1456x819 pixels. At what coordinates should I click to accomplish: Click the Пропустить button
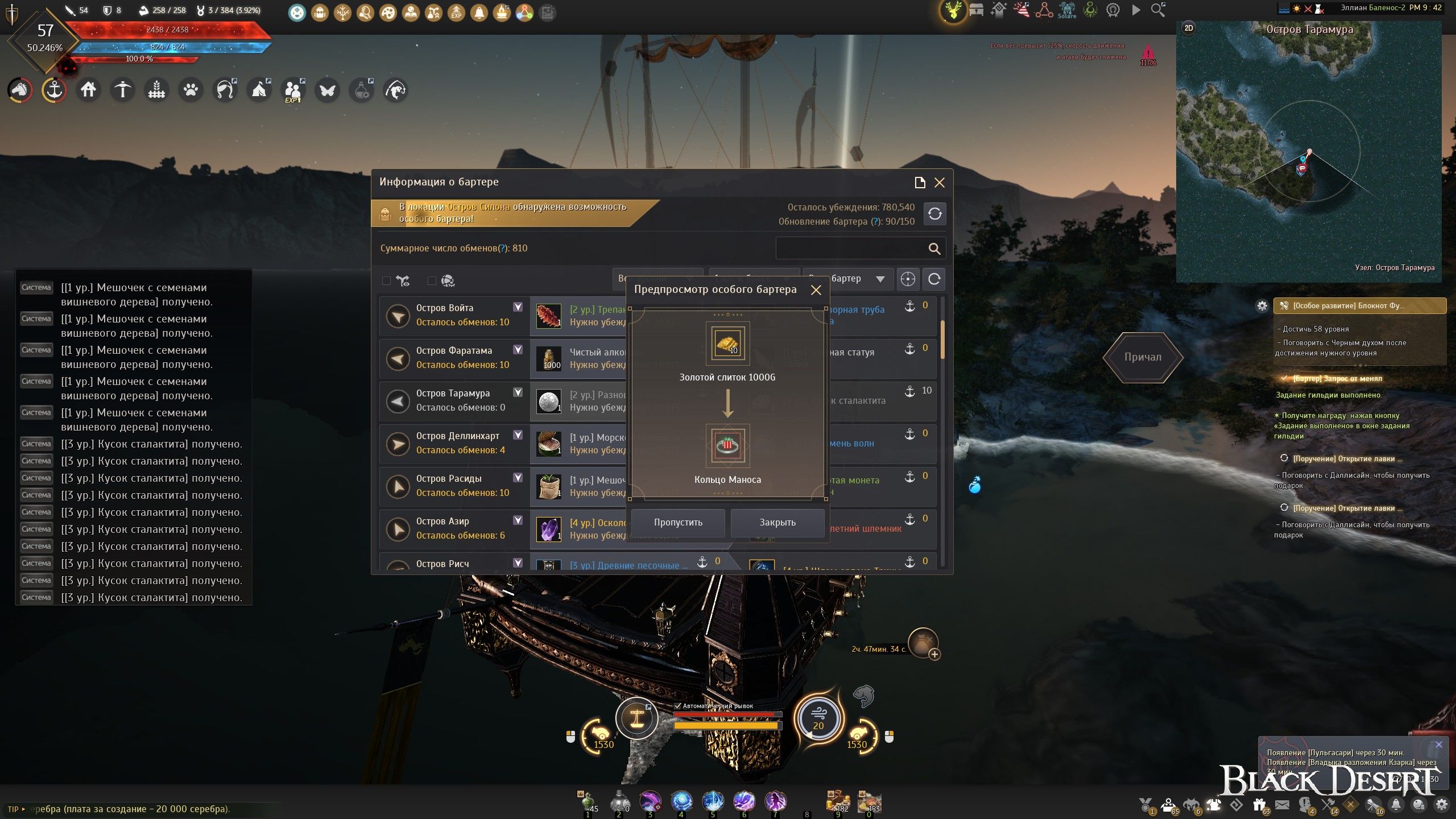pyautogui.click(x=678, y=522)
